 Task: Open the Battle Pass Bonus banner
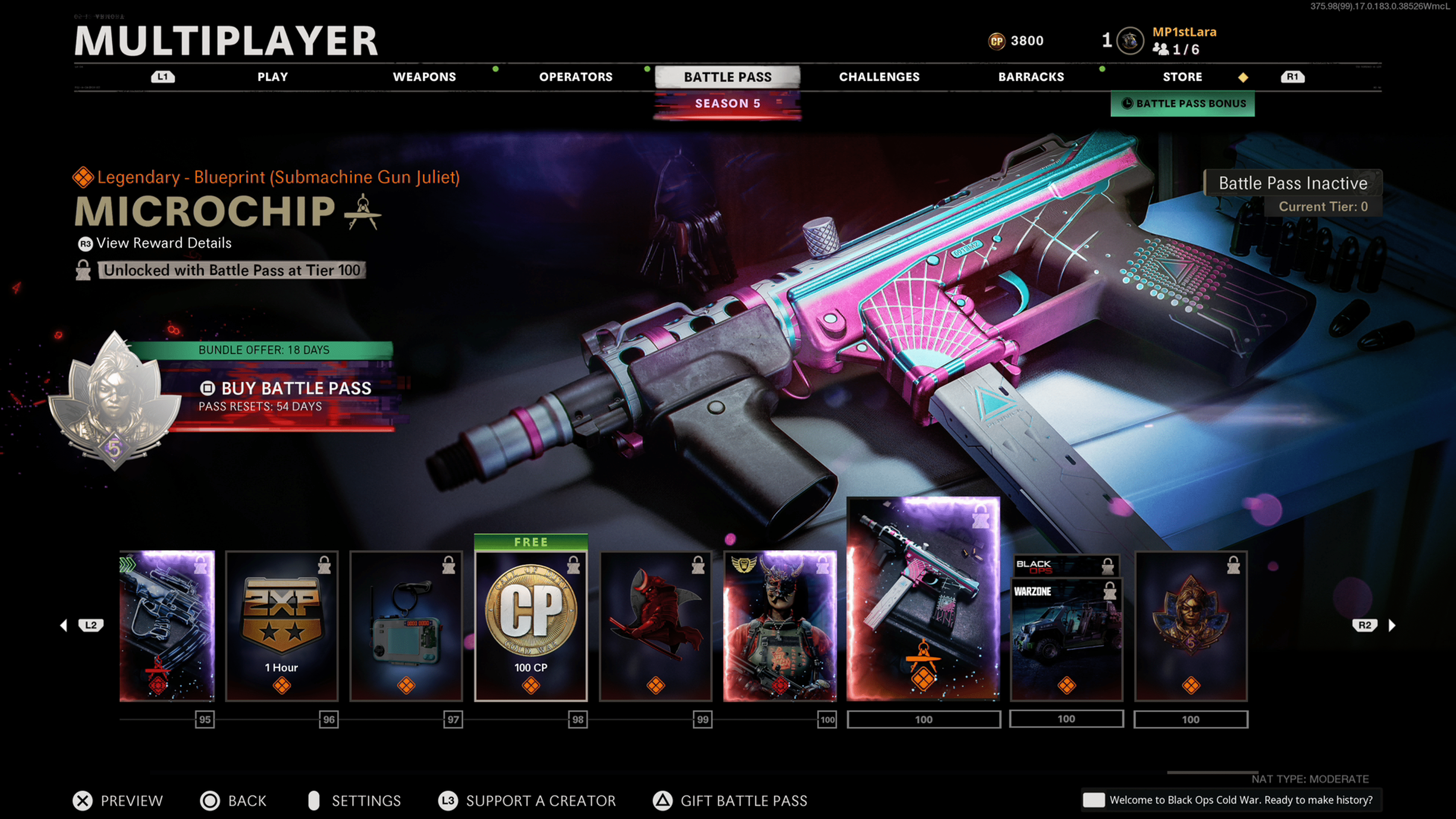click(1183, 104)
